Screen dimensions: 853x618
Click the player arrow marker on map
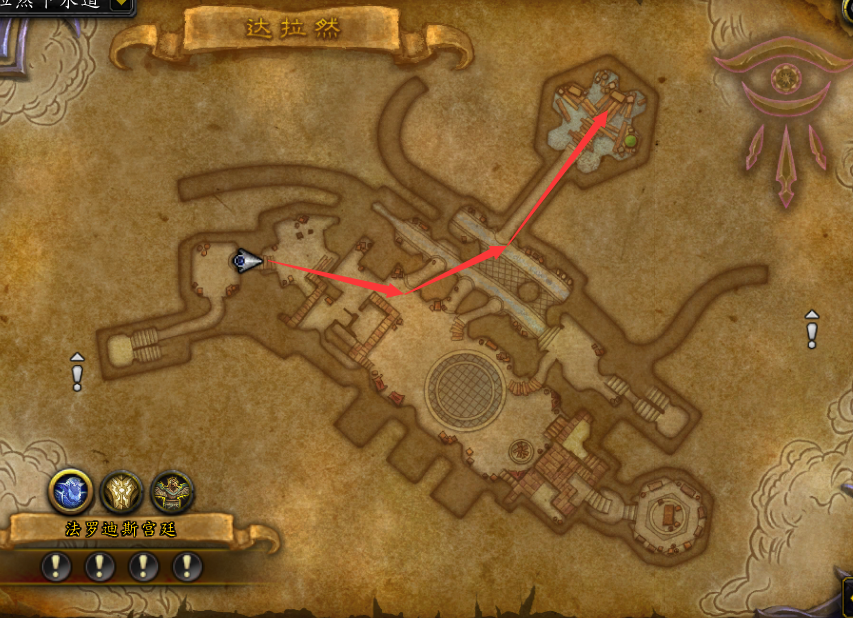[247, 262]
